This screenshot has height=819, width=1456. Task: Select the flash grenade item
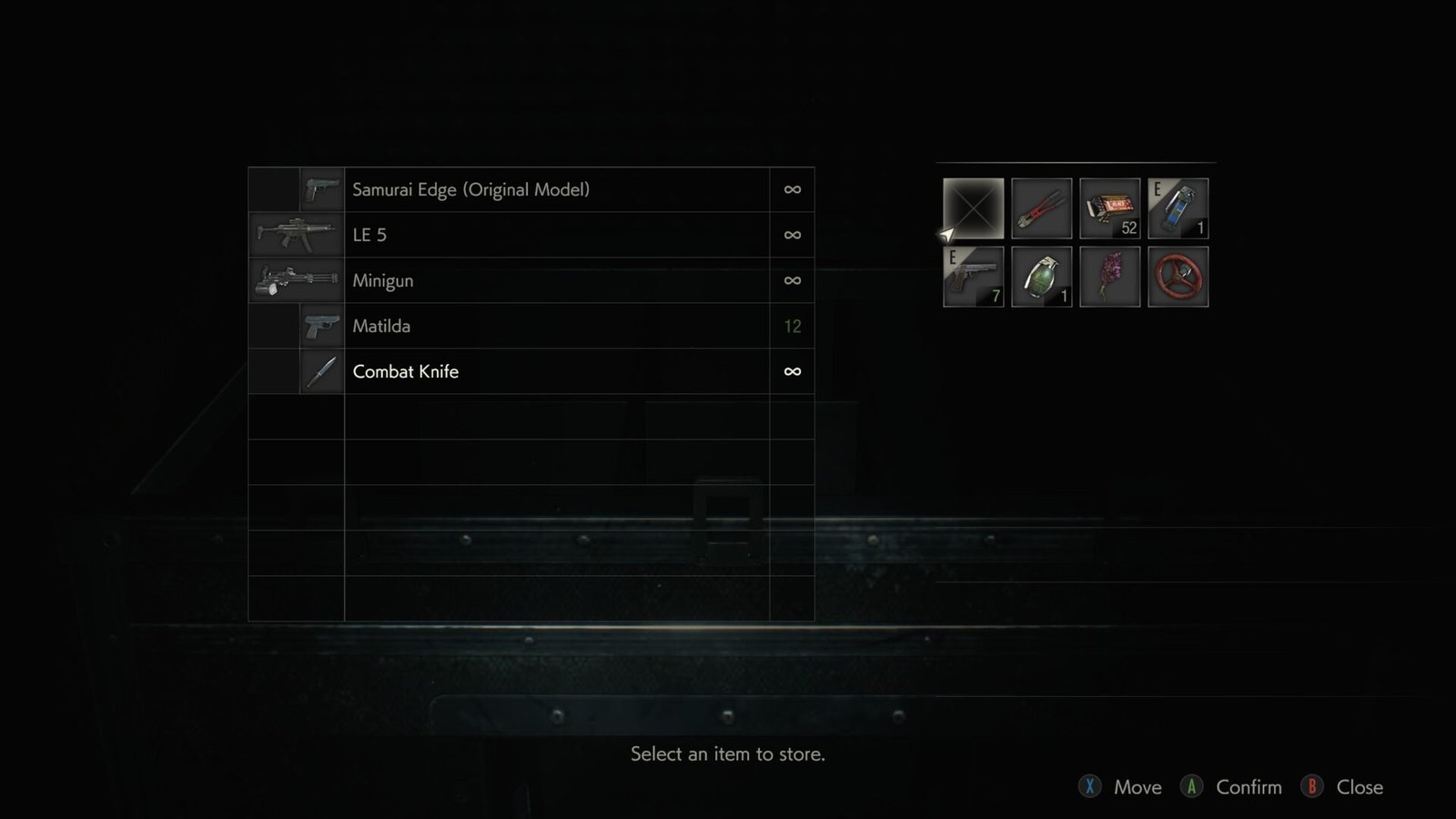pos(1178,207)
